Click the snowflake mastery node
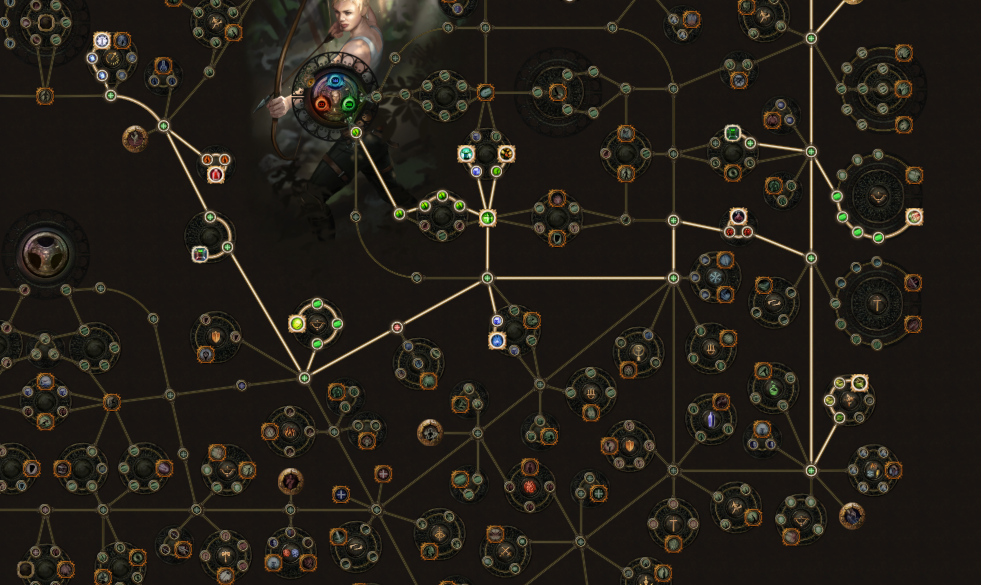The image size is (981, 585). click(716, 276)
